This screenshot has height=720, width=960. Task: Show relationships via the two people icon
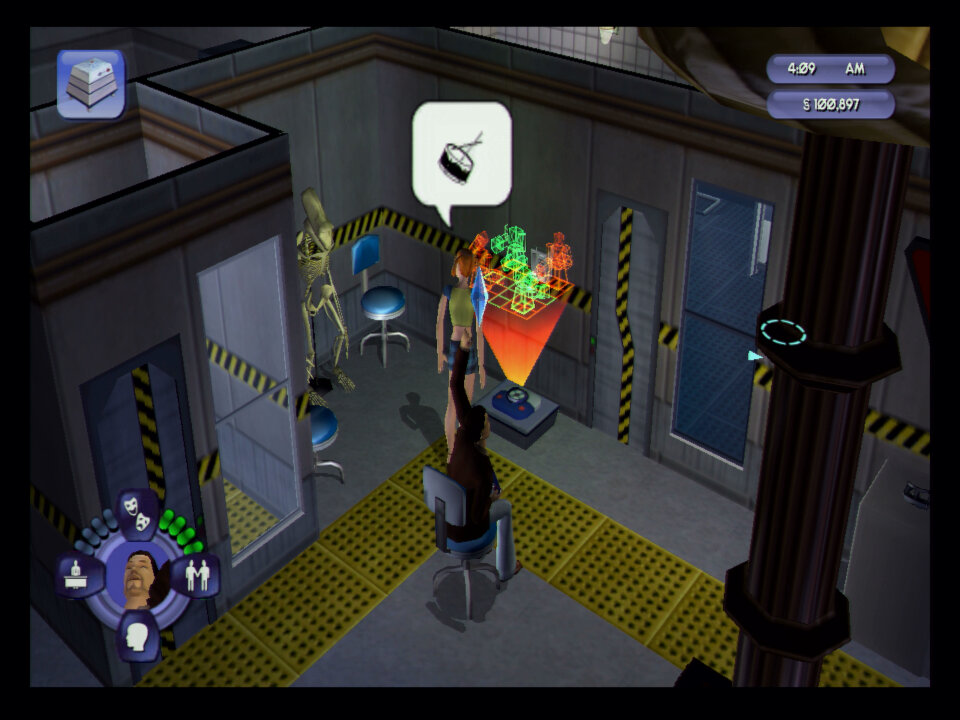[196, 575]
